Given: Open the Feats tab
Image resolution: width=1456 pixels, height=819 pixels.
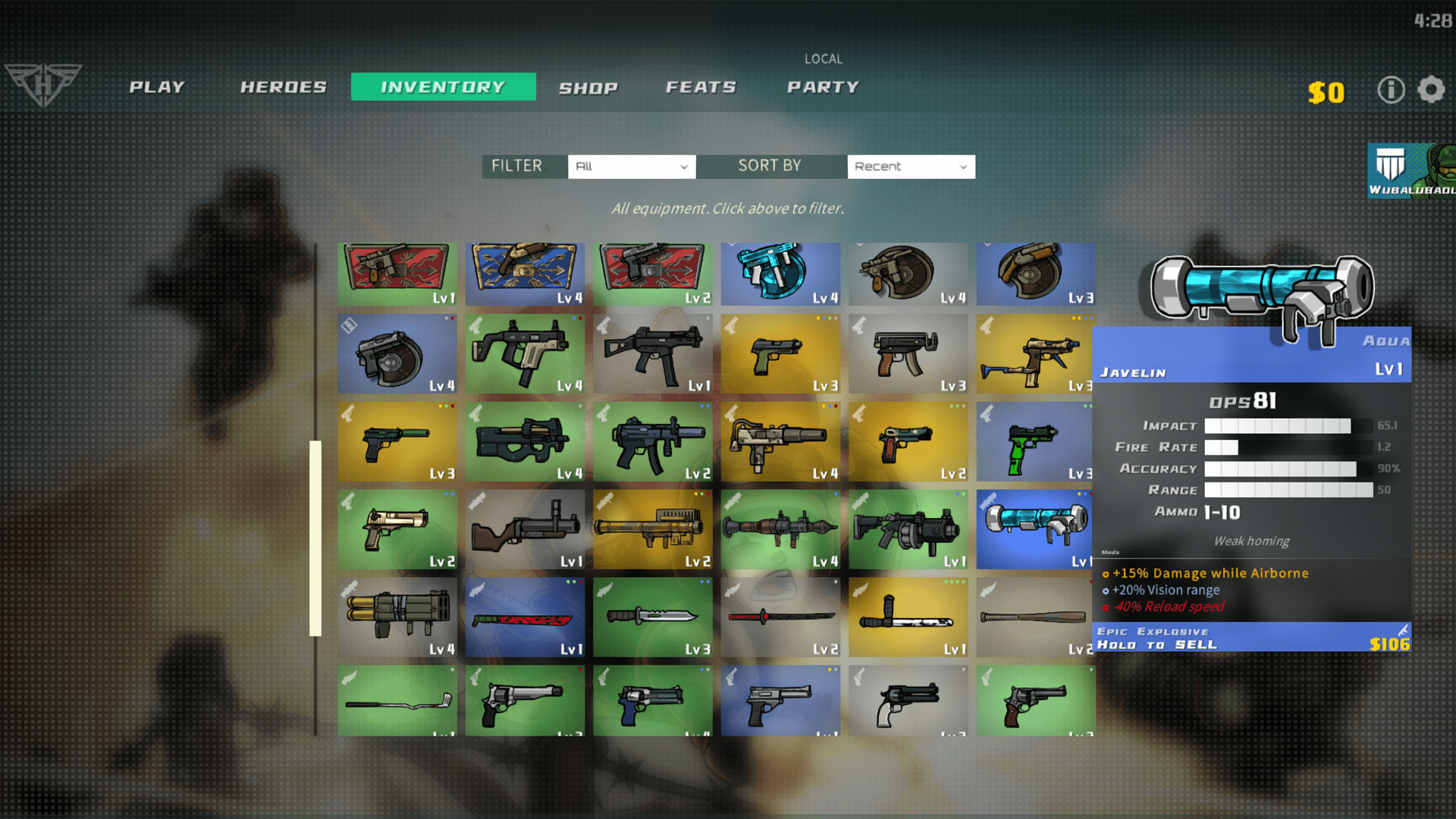Looking at the screenshot, I should (x=701, y=87).
